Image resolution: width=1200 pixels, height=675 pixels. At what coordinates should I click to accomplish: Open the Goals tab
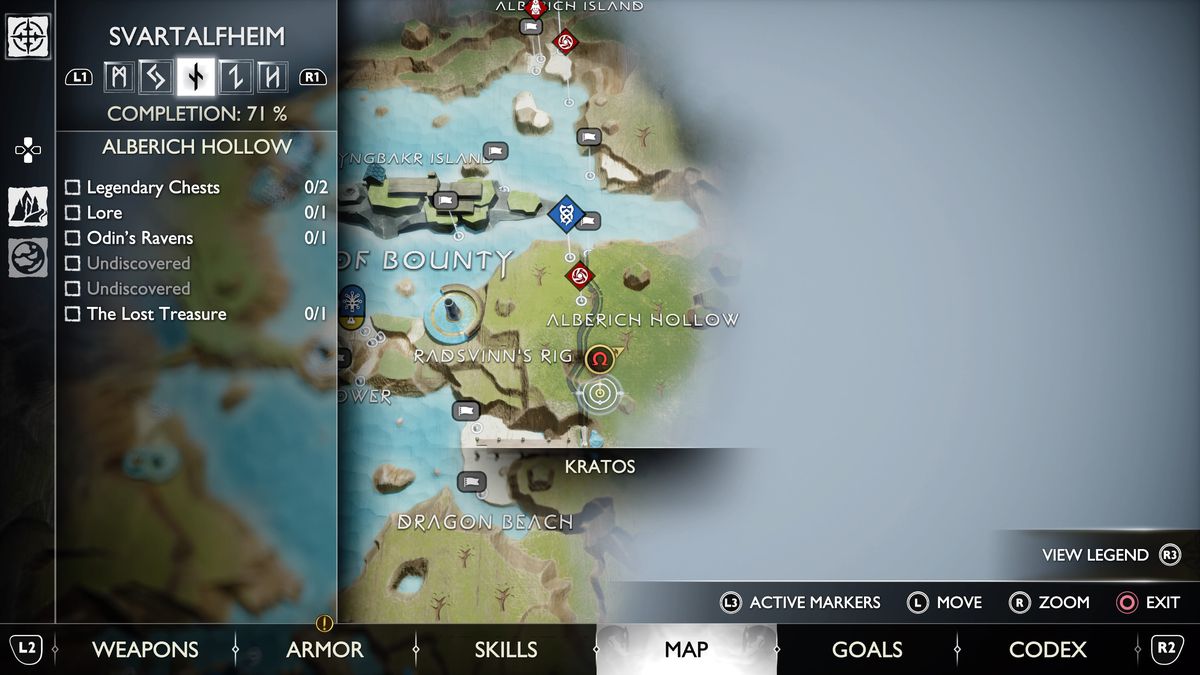point(867,650)
